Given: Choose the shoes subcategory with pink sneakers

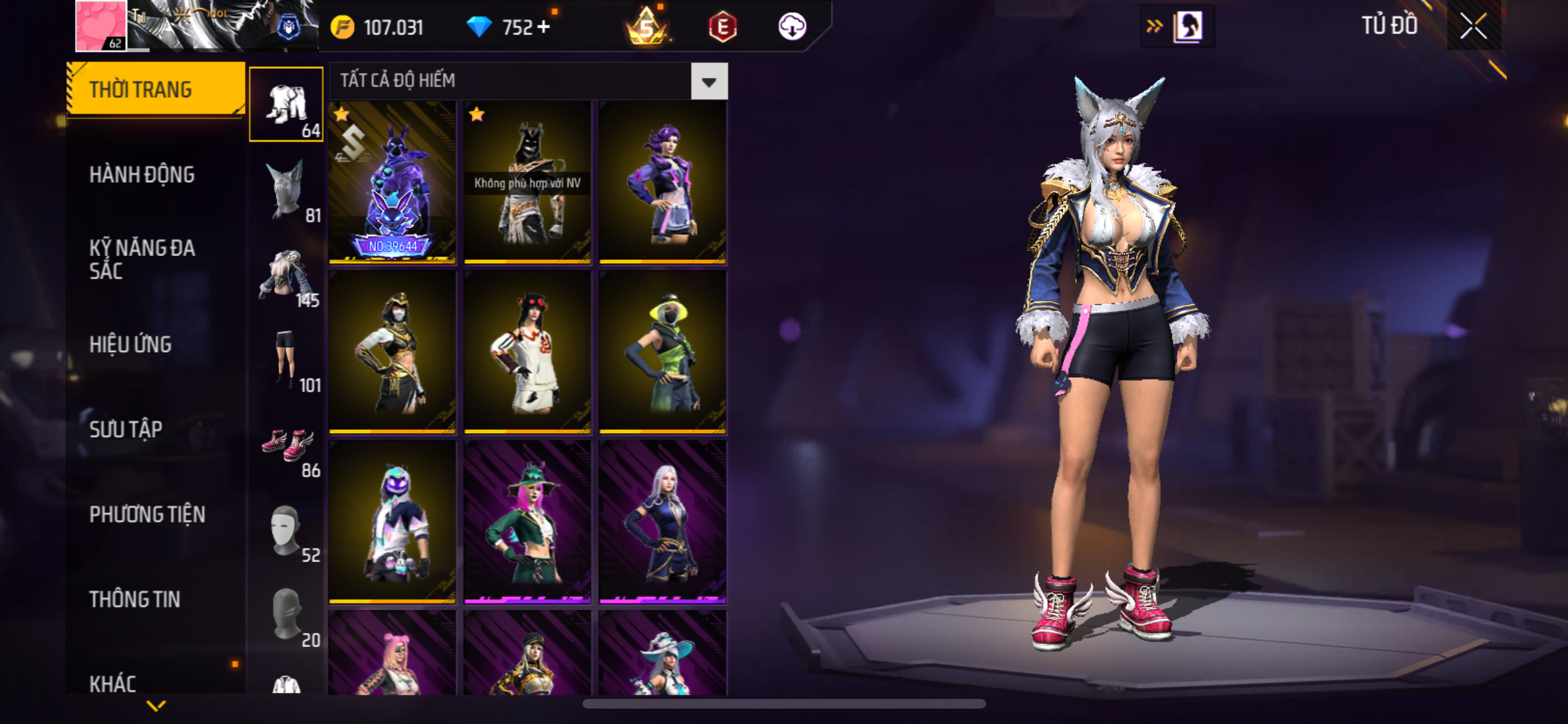Looking at the screenshot, I should pyautogui.click(x=287, y=446).
